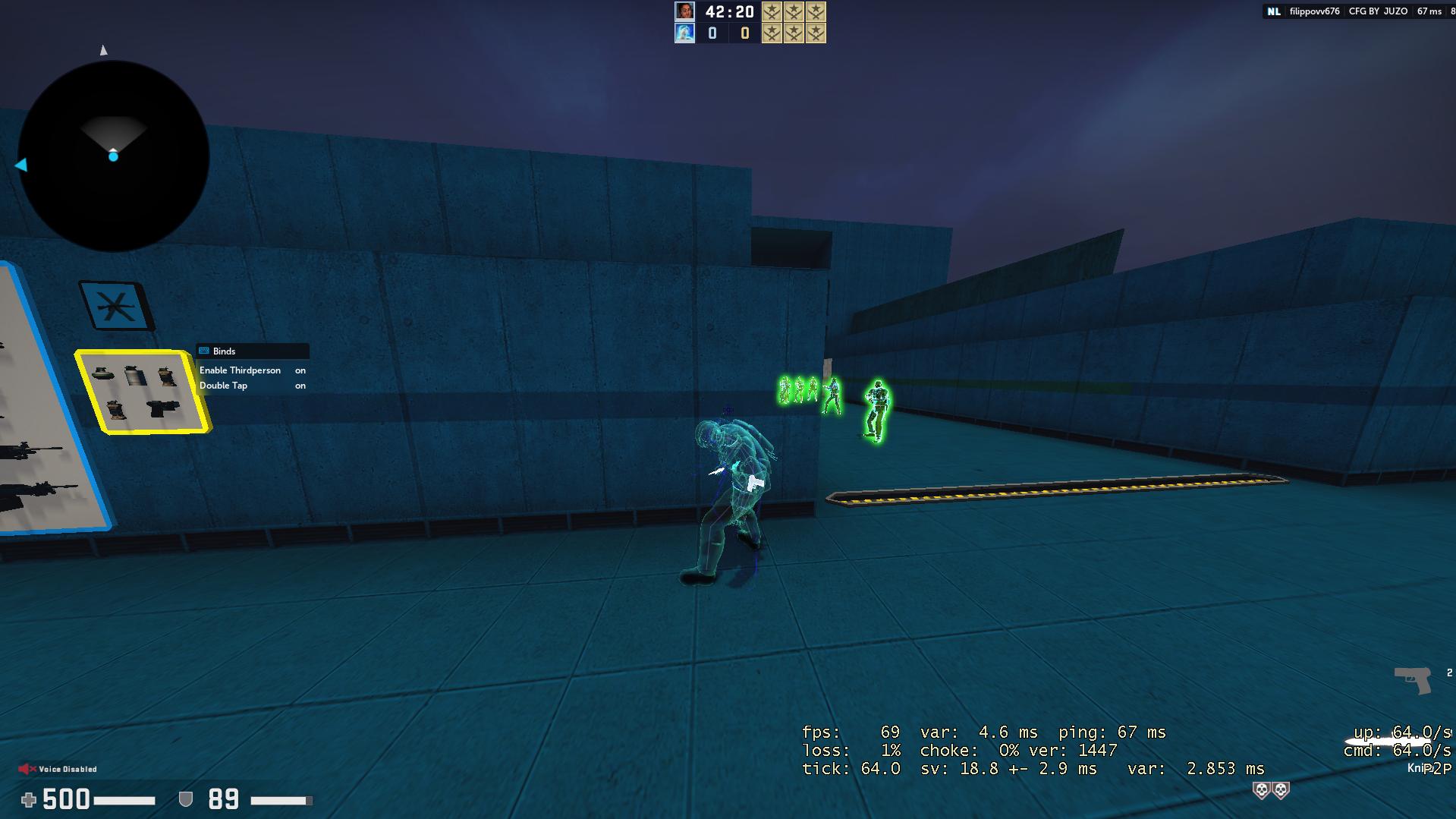Viewport: 1456px width, 819px height.
Task: Select the Counter-Terrorist avatar on the scoreboard
Action: click(x=684, y=33)
